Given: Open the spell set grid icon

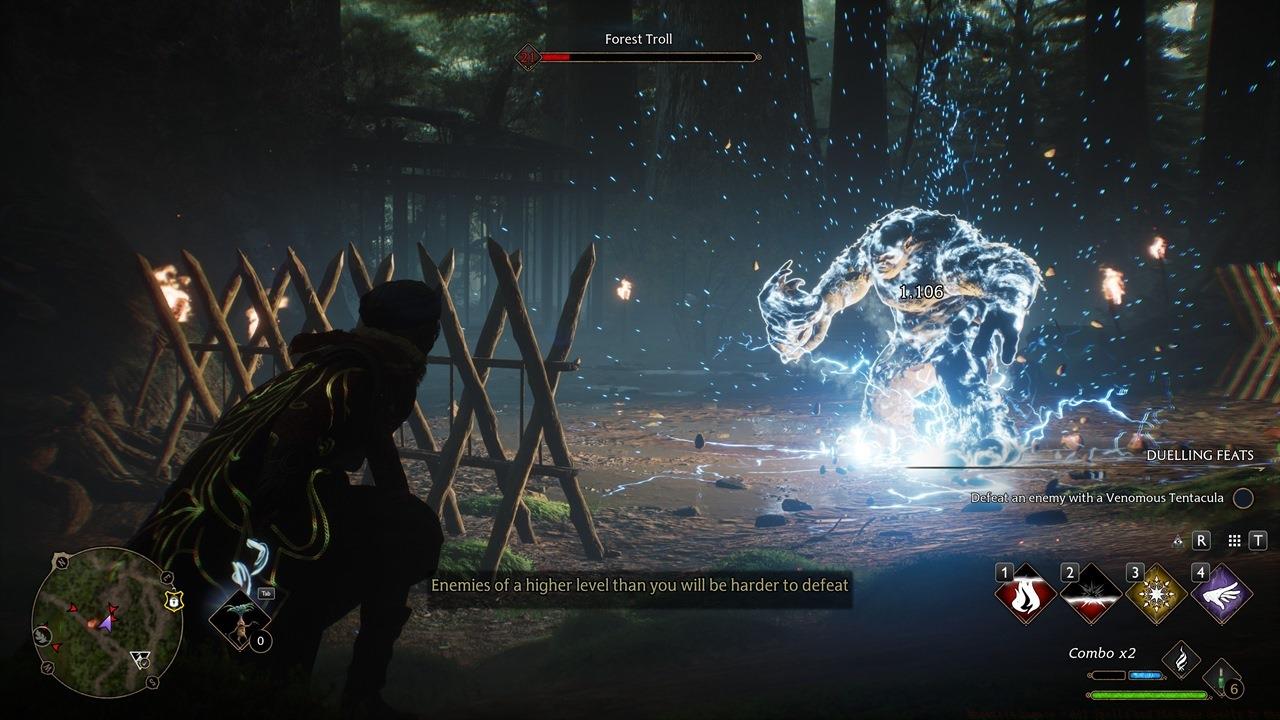Looking at the screenshot, I should (x=1234, y=540).
